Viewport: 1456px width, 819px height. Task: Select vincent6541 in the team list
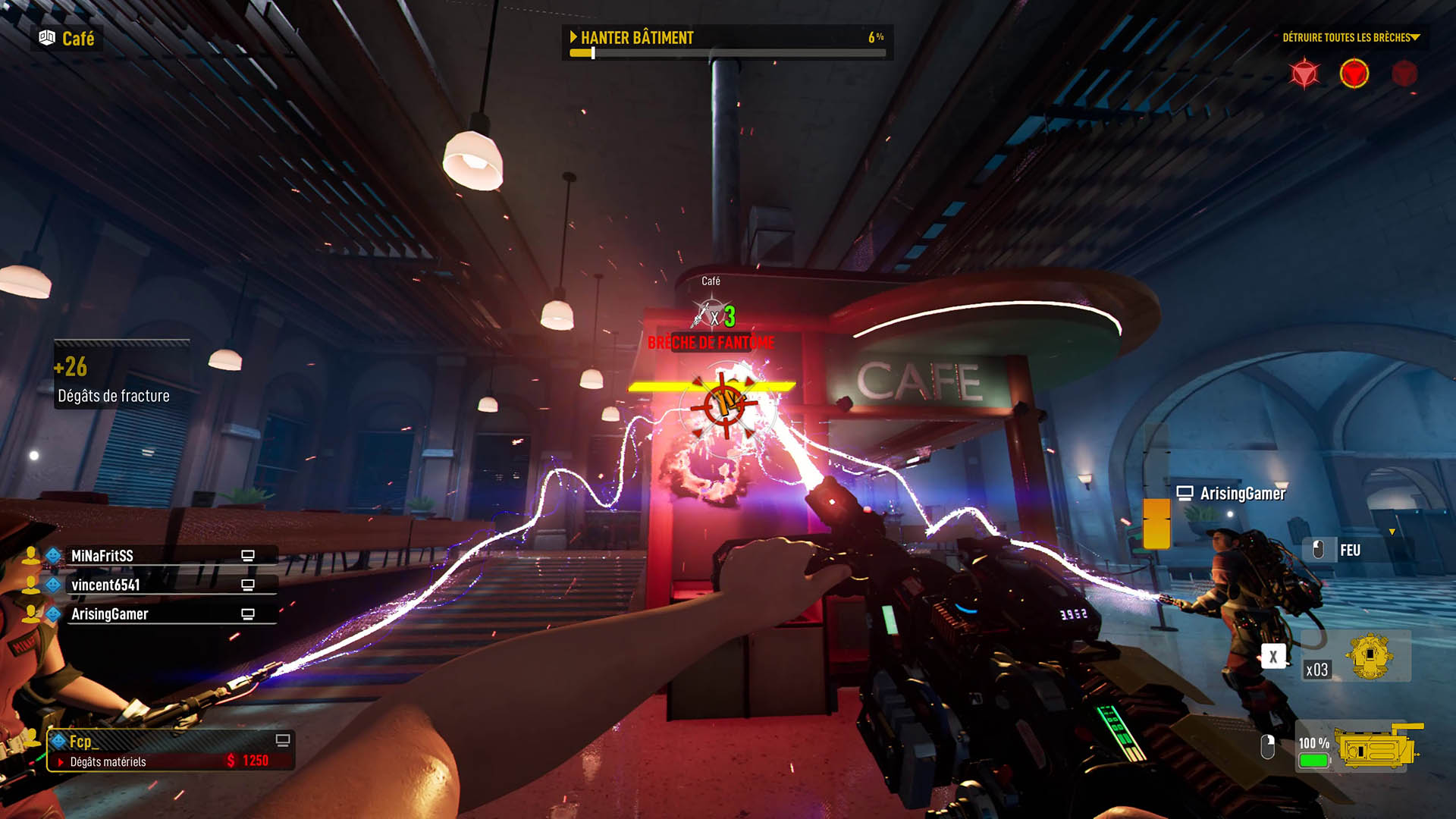pos(105,585)
